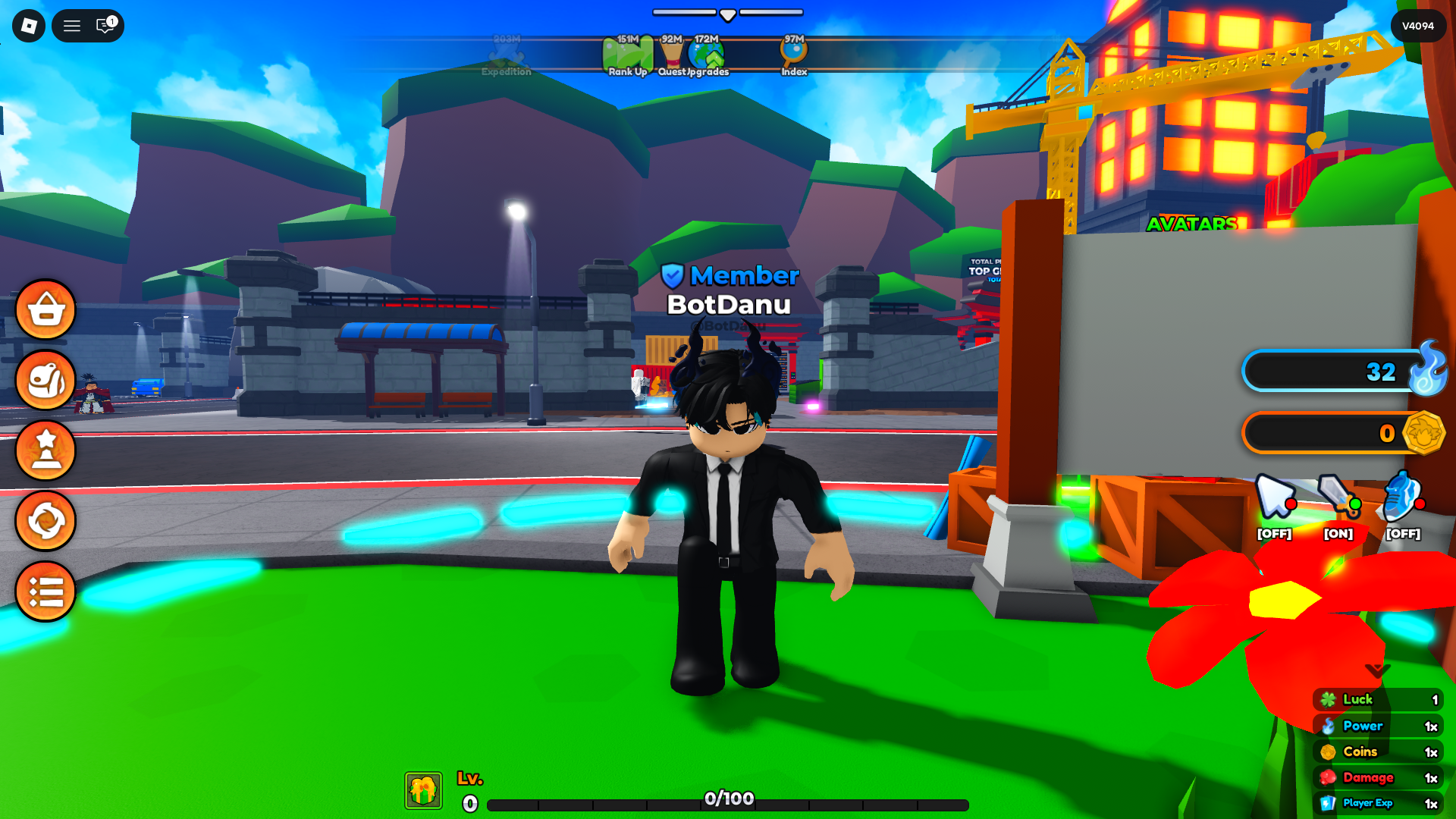Open the shop basket sidebar icon
This screenshot has height=819, width=1456.
(x=45, y=310)
